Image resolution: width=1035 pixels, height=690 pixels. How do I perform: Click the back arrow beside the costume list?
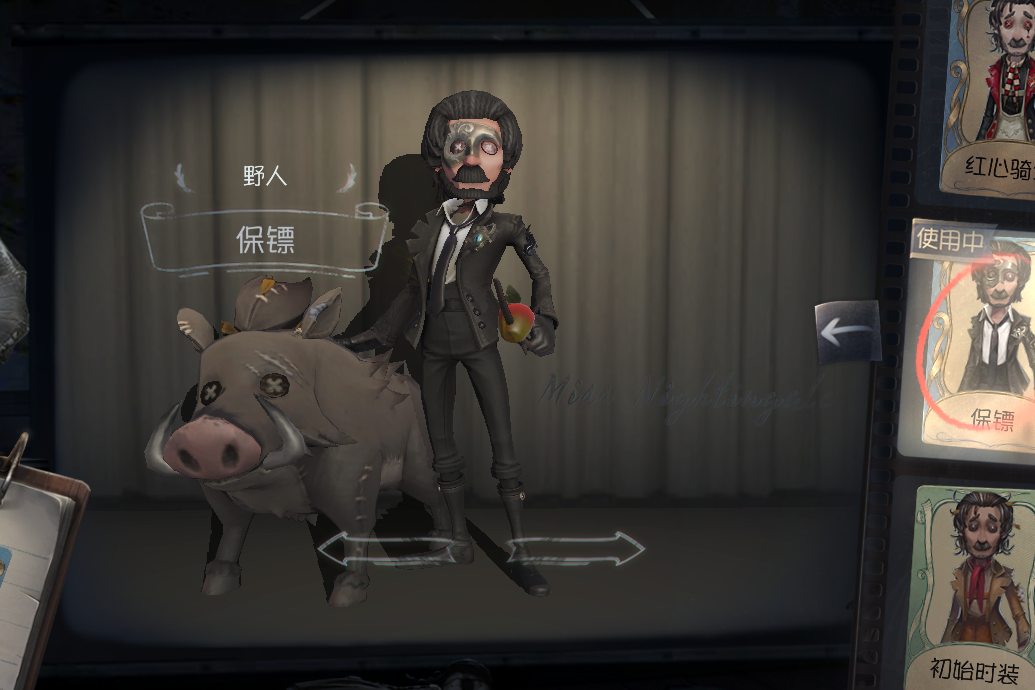(847, 331)
